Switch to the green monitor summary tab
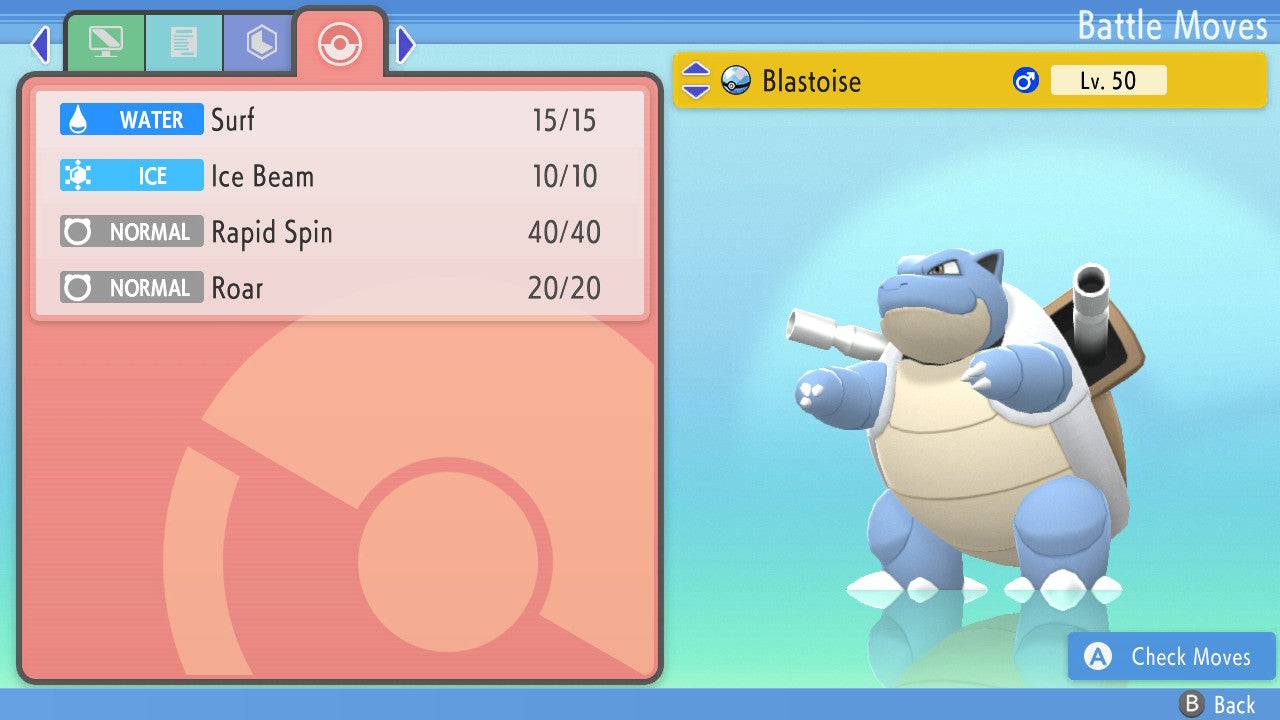Screen dimensions: 1280x720 click(x=105, y=43)
